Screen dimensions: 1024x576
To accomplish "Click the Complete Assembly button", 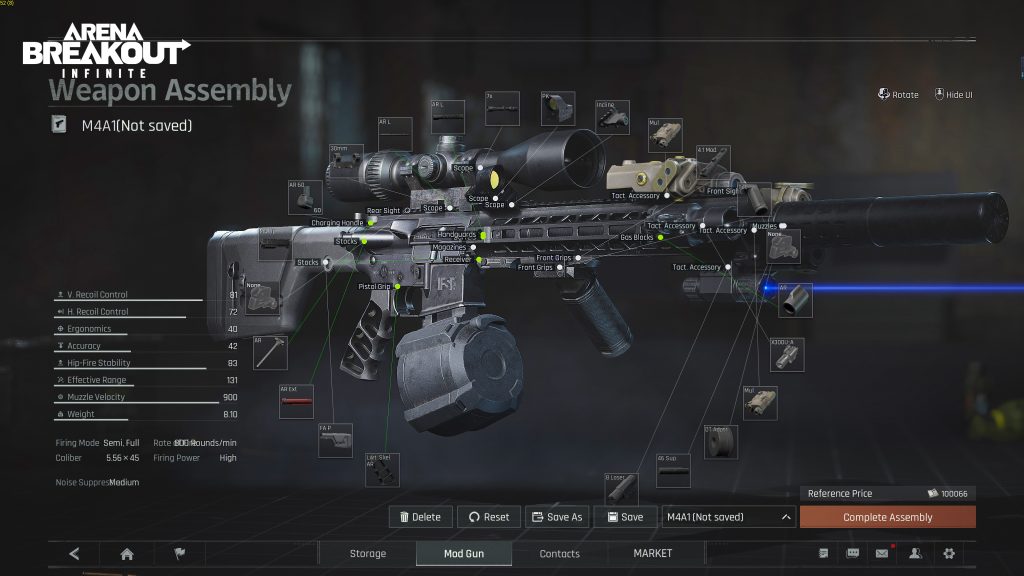I will (x=887, y=517).
